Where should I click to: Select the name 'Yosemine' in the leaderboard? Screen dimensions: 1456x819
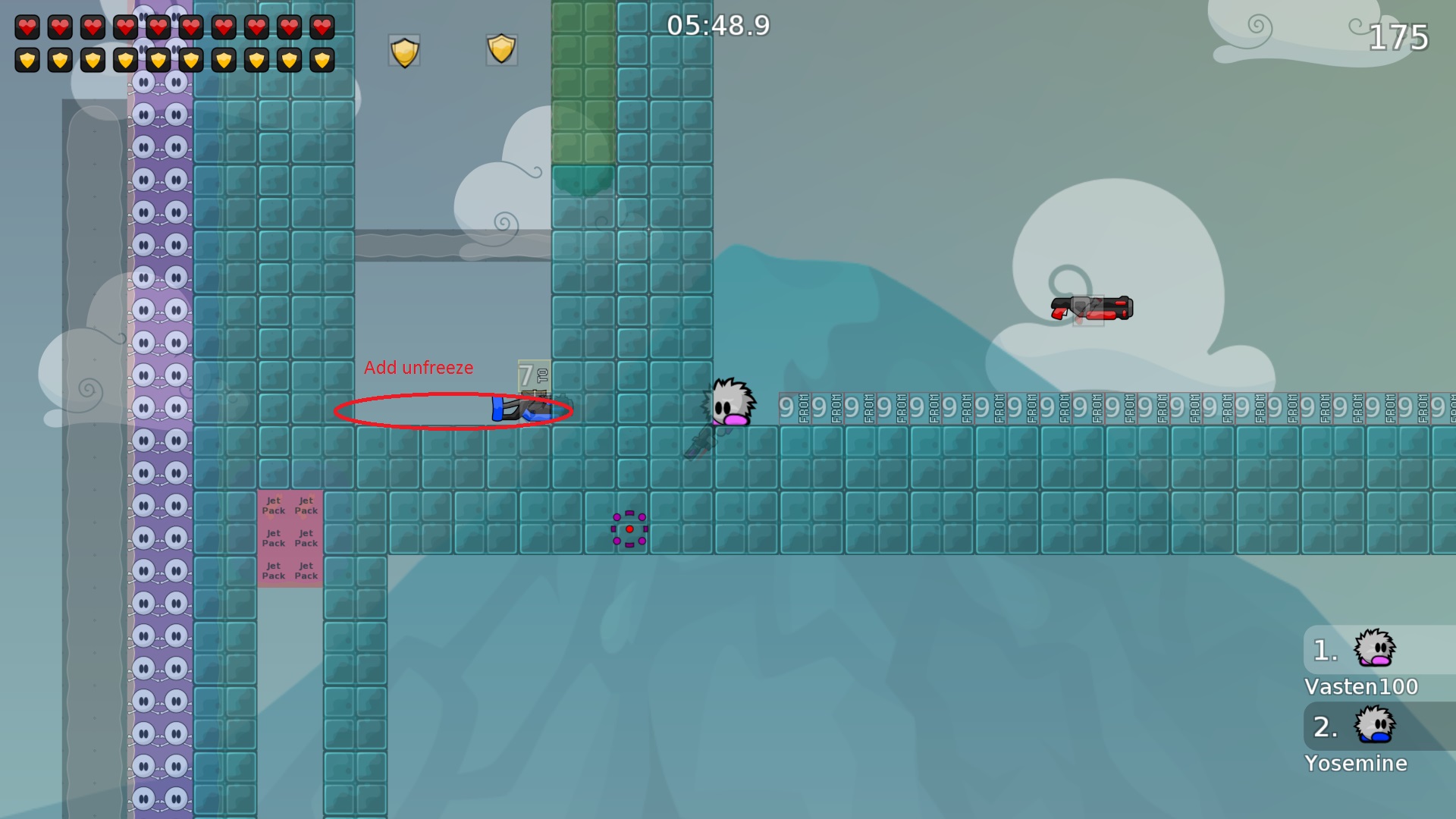pyautogui.click(x=1357, y=764)
